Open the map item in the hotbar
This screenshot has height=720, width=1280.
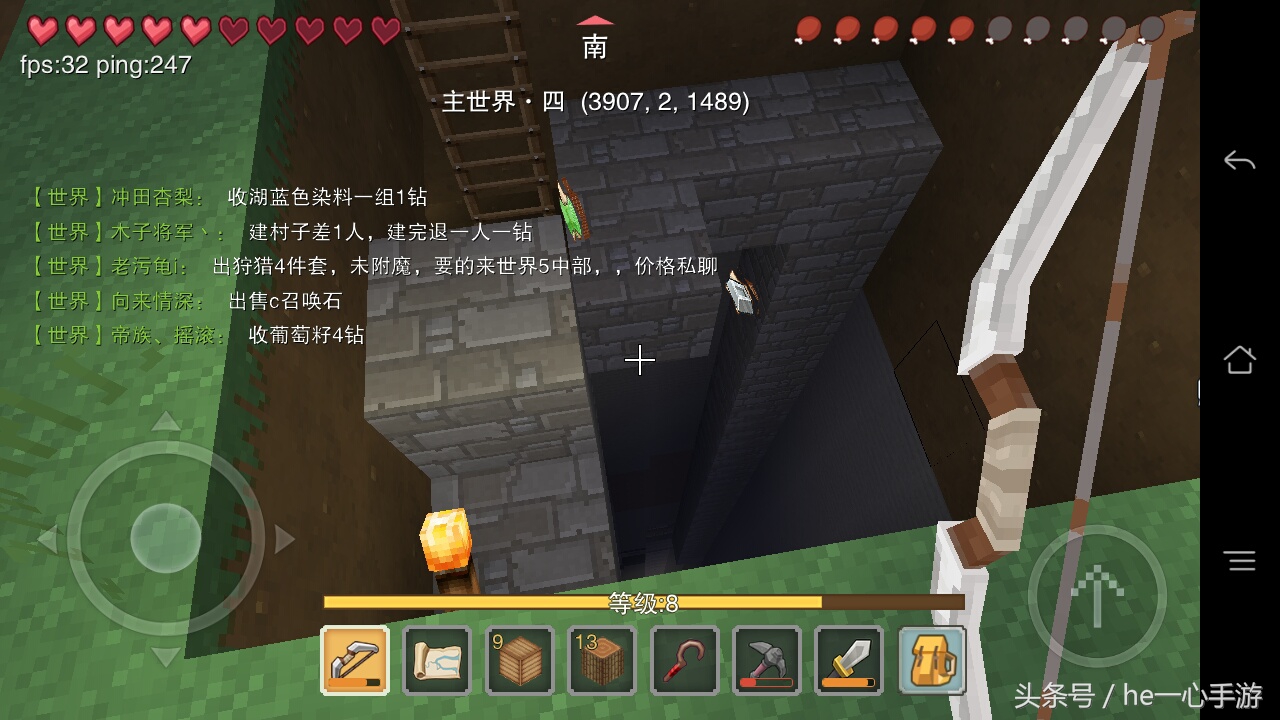click(437, 660)
